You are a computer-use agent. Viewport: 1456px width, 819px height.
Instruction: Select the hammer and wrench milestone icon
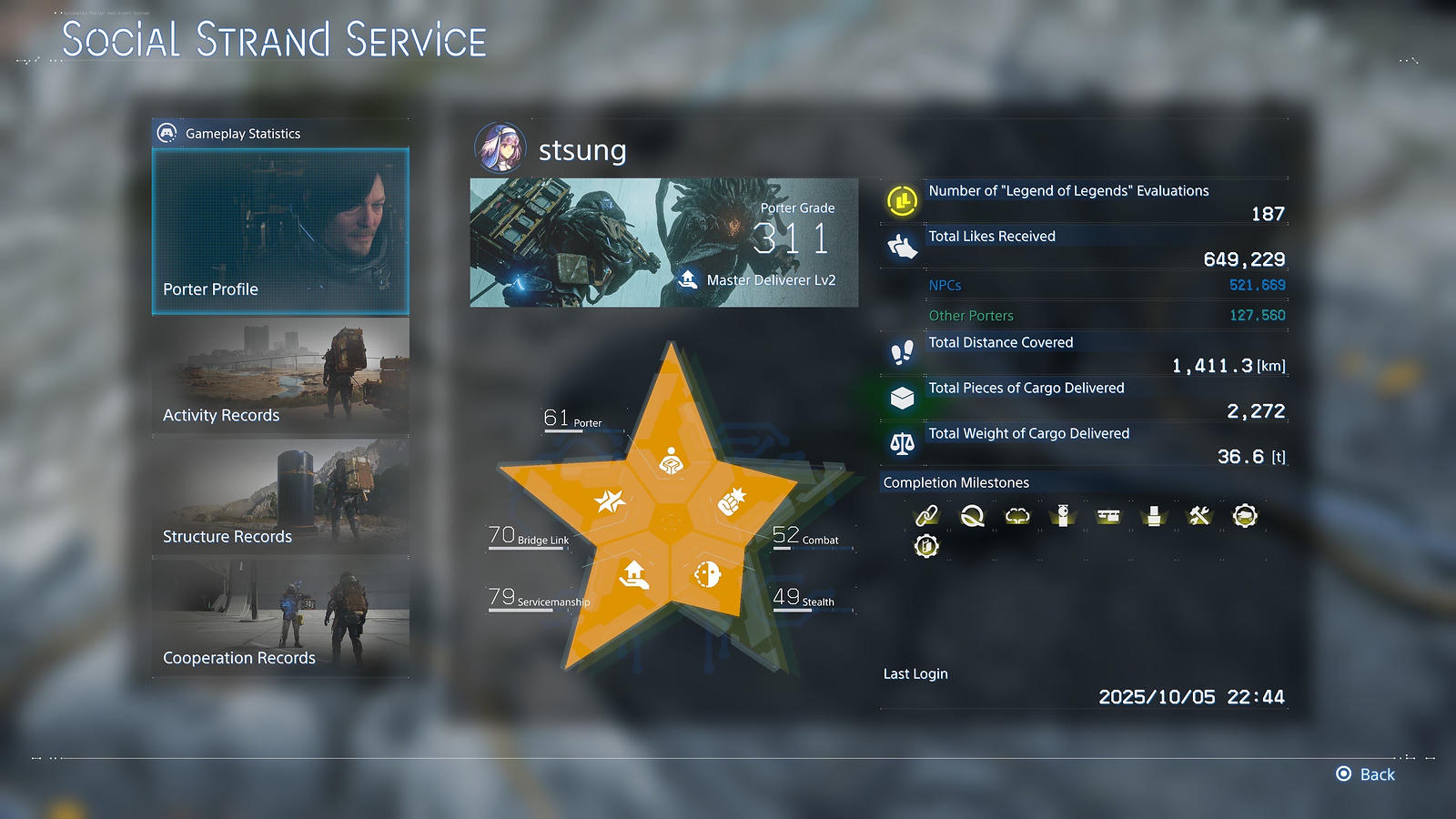(x=1199, y=516)
